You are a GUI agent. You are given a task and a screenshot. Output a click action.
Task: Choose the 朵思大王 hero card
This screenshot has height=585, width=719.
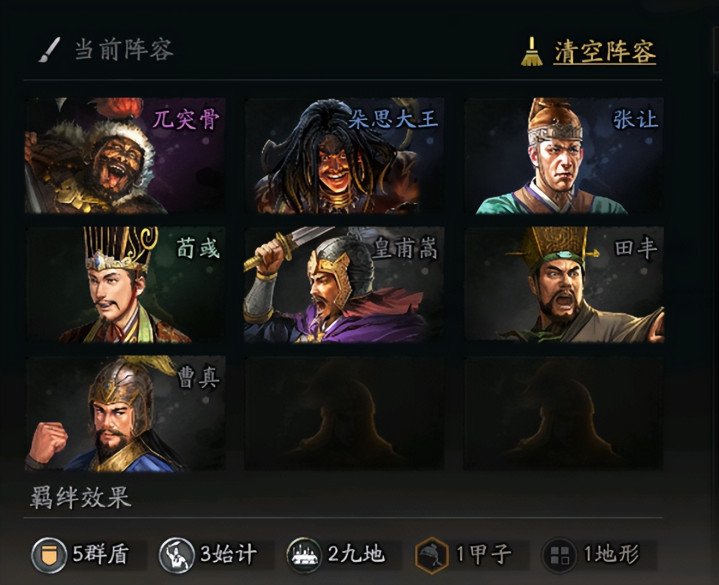pos(345,155)
